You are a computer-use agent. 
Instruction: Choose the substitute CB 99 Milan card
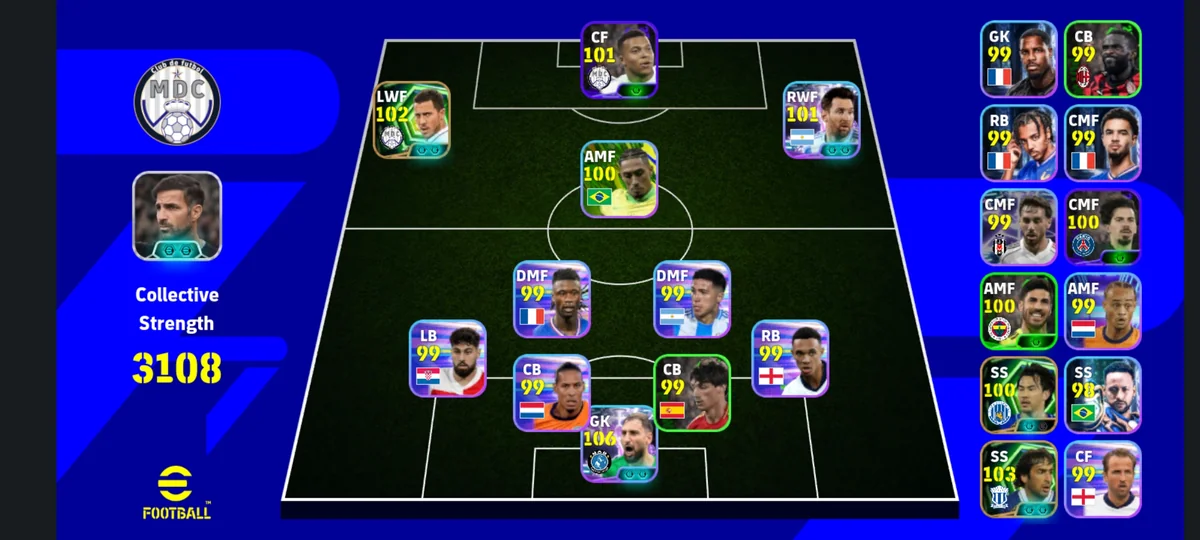pos(1102,59)
